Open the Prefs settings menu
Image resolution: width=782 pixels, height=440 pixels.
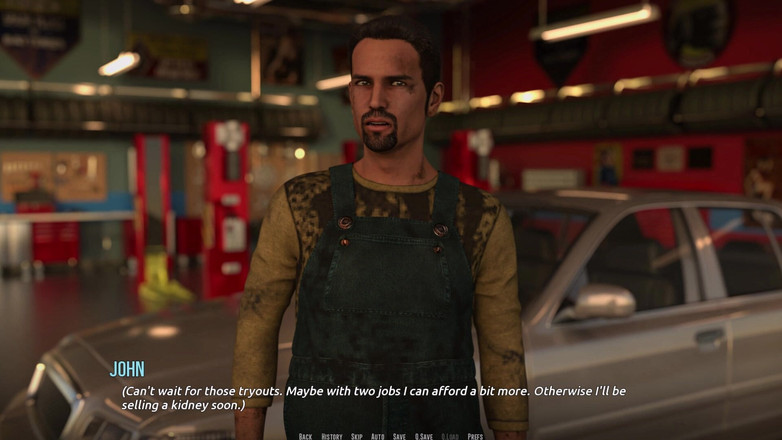(475, 436)
